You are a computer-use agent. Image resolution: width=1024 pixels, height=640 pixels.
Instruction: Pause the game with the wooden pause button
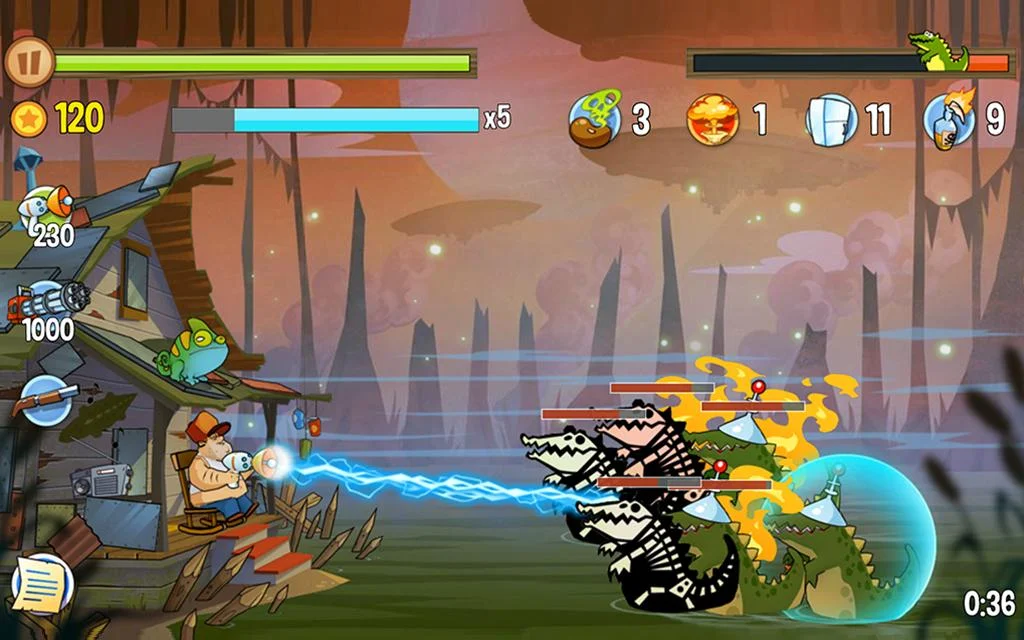29,63
